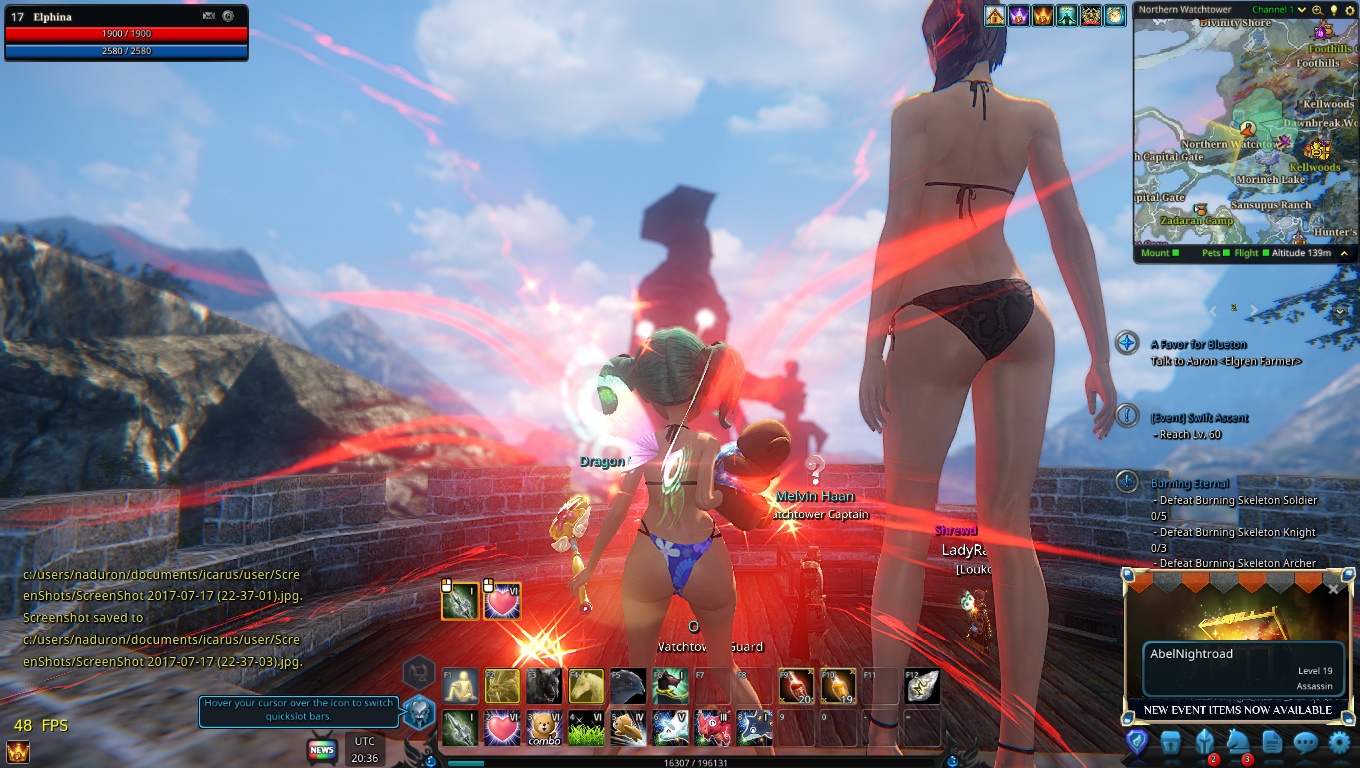
Task: Click the minimap magnifier zoom button
Action: [x=1317, y=10]
